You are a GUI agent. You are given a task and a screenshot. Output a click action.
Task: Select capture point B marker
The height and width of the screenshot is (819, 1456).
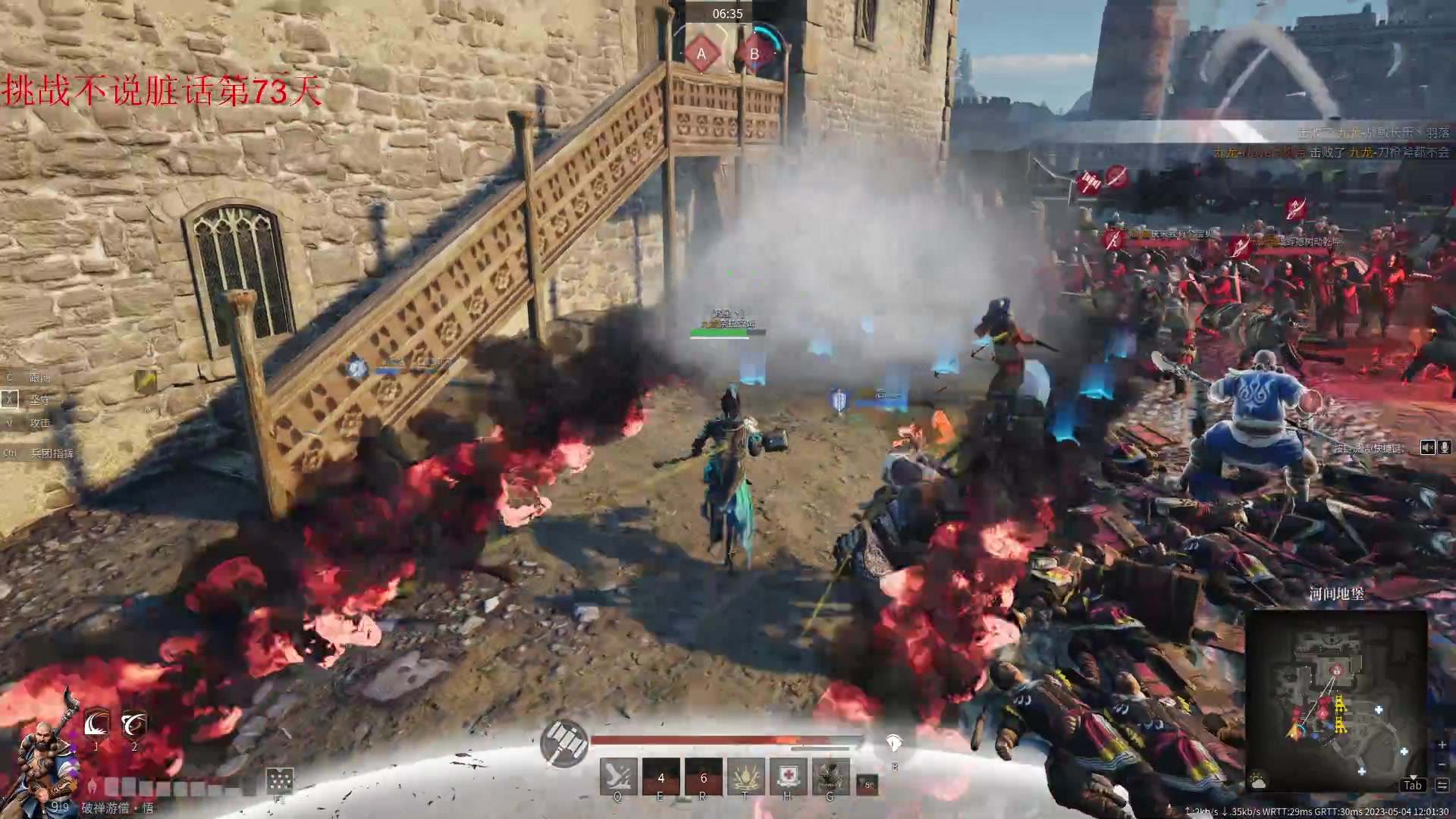coord(755,54)
